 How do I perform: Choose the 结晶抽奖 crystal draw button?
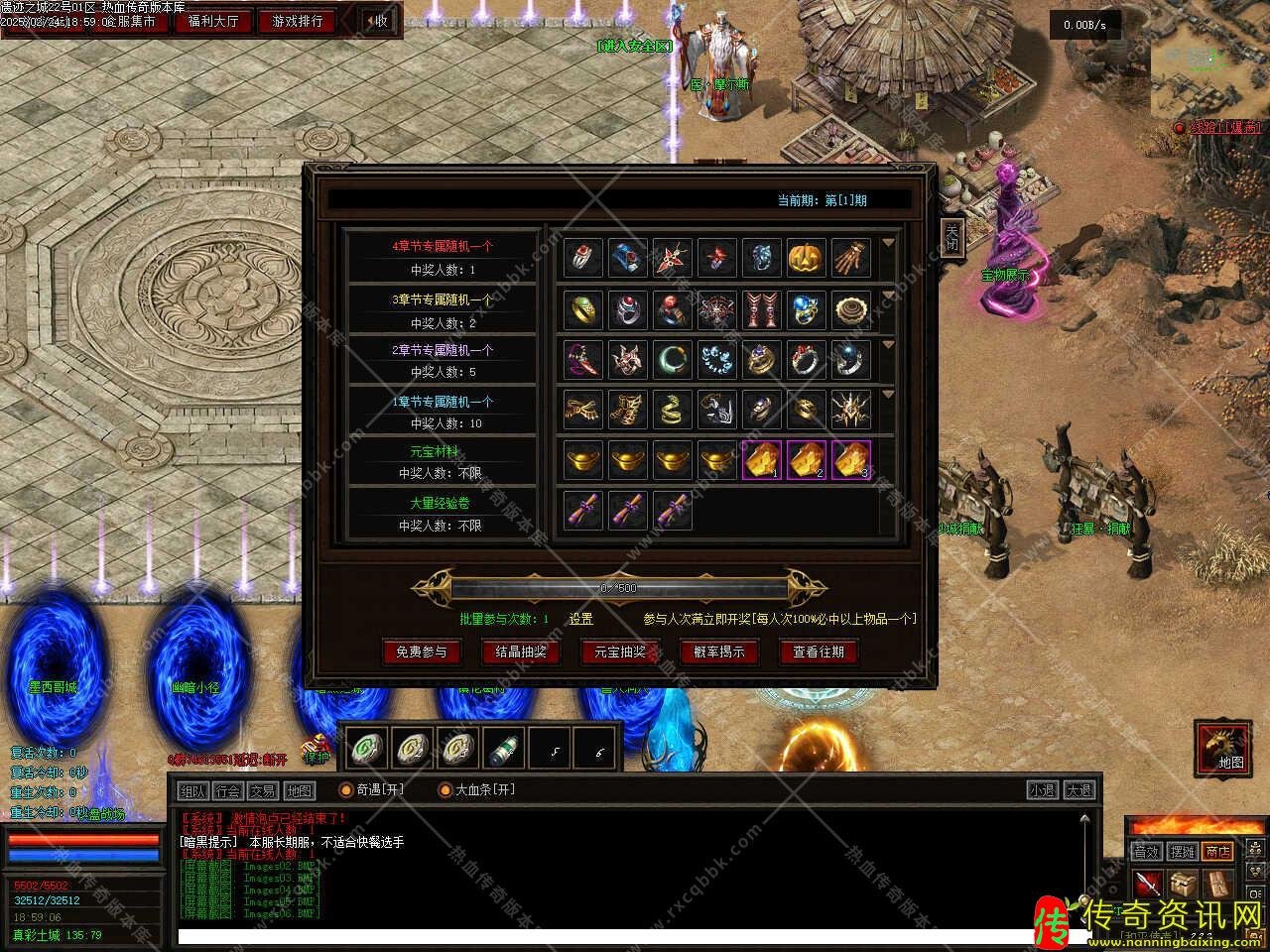point(521,652)
